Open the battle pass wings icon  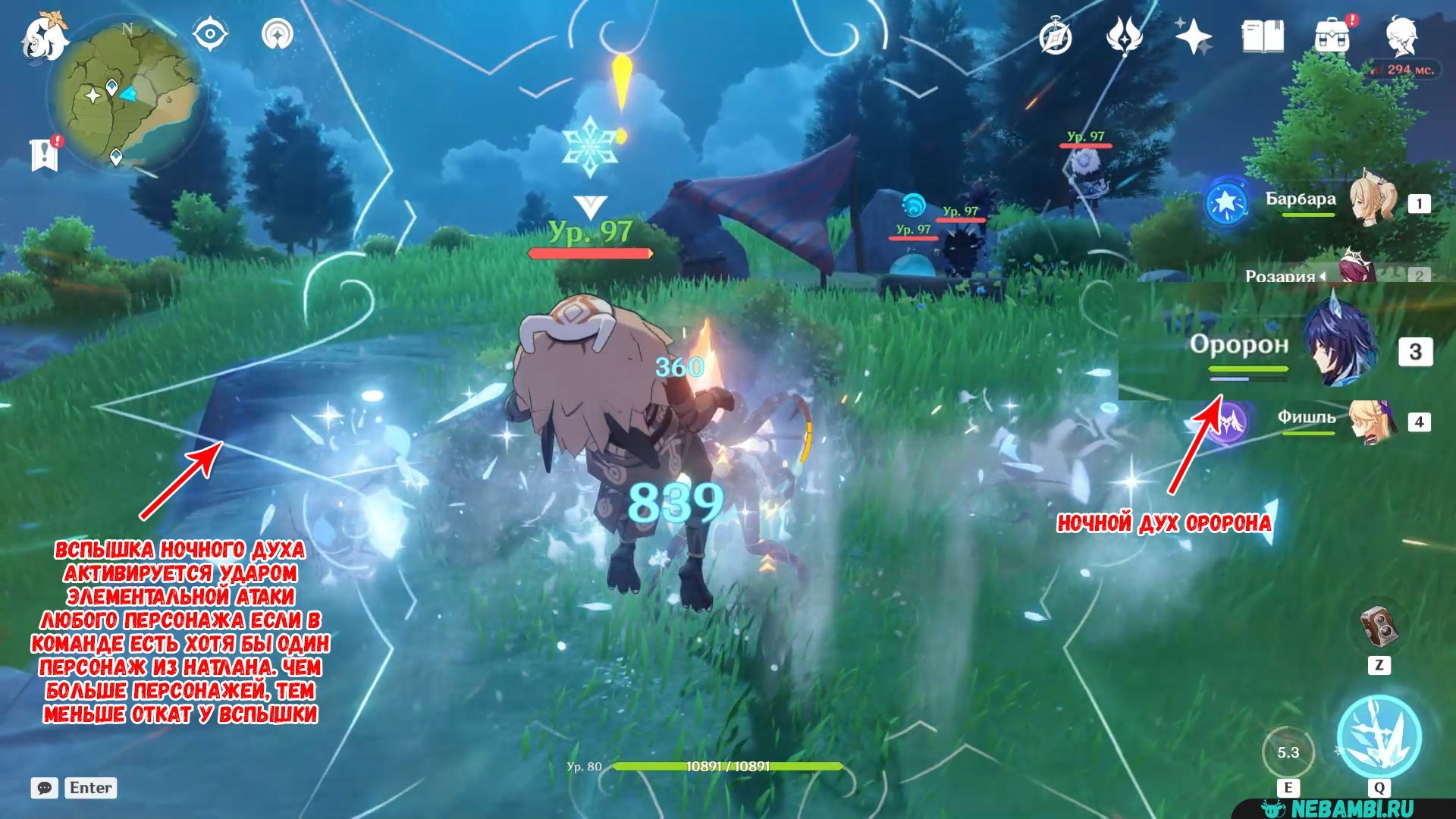[x=1124, y=36]
